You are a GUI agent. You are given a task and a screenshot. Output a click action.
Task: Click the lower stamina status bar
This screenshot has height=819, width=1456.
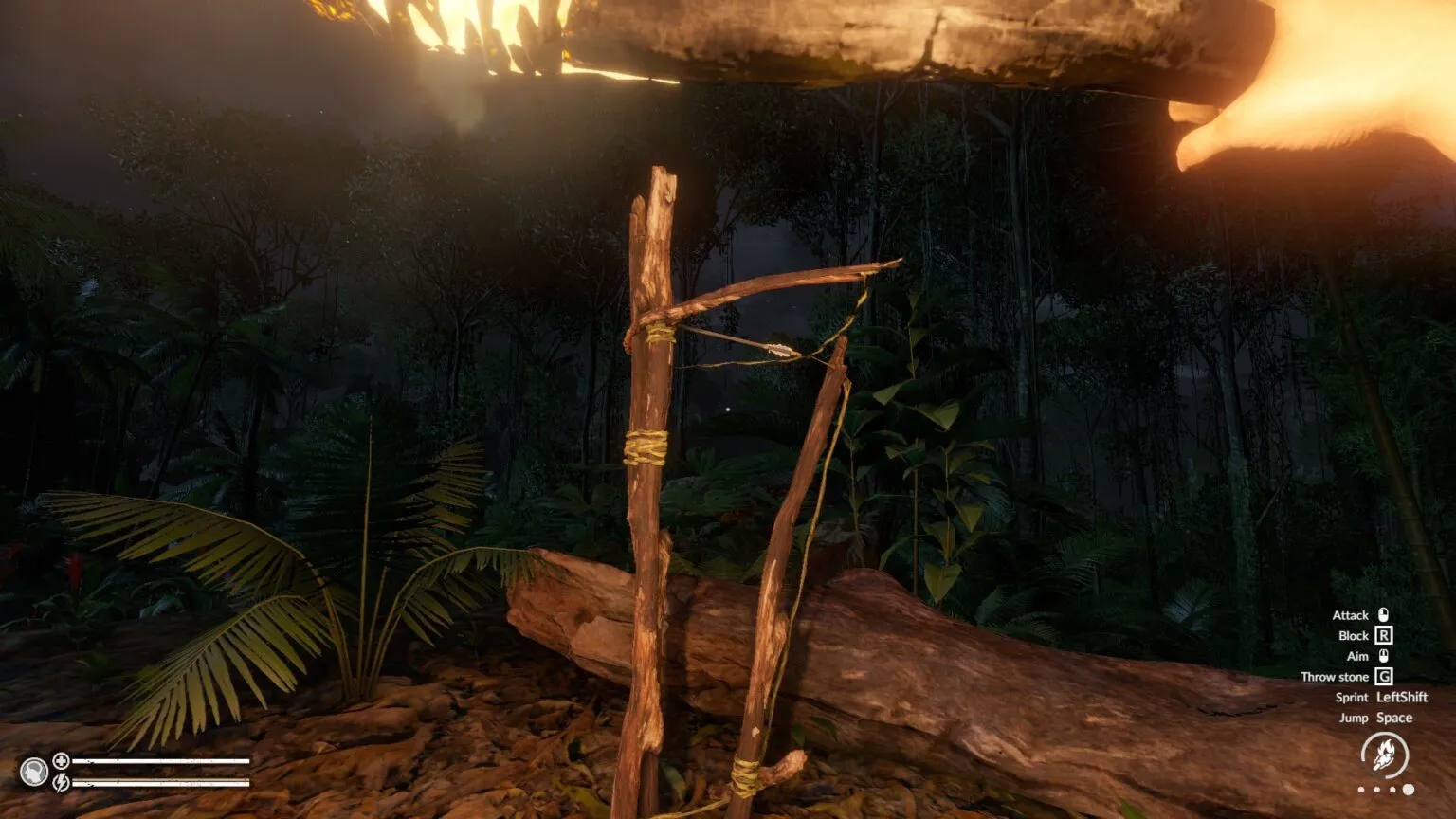(x=161, y=784)
